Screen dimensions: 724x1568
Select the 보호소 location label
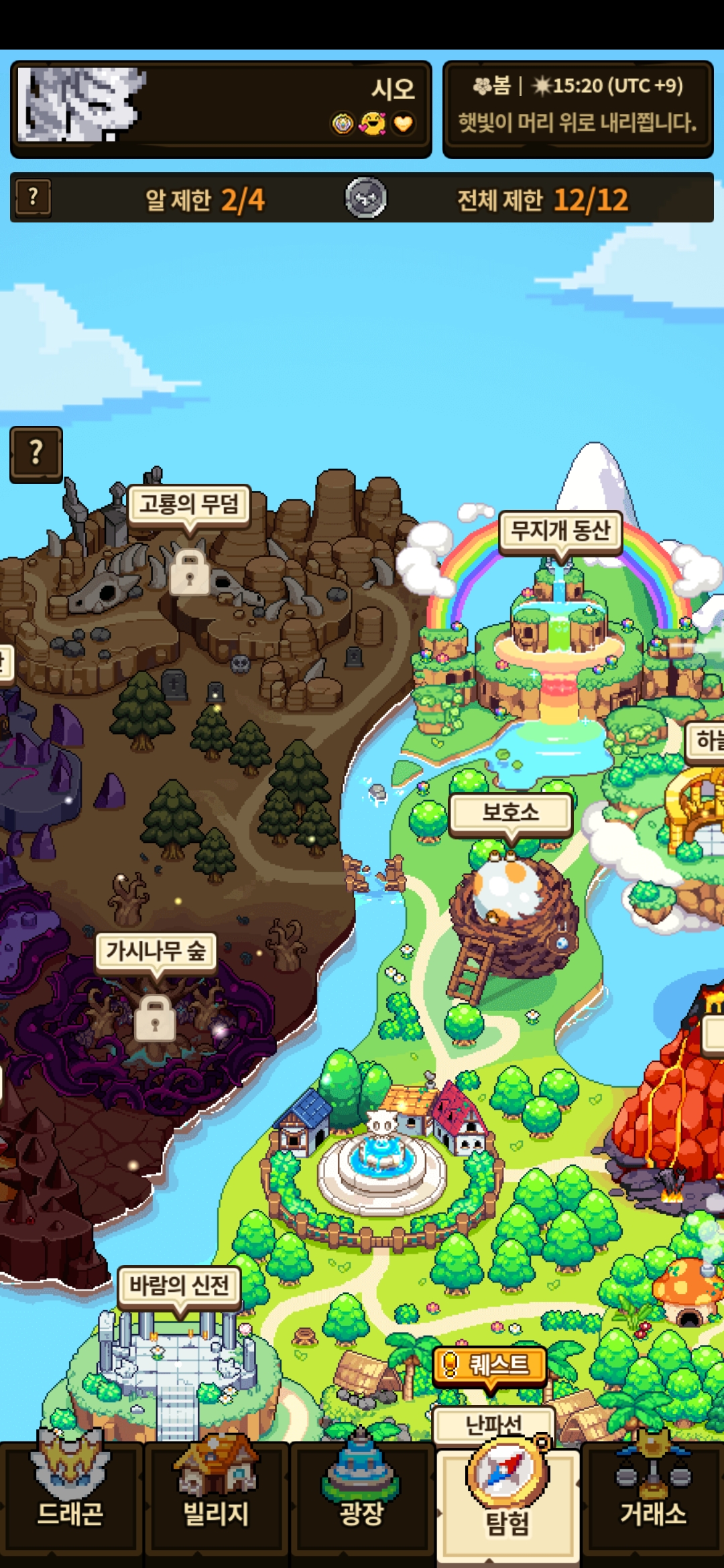click(511, 813)
